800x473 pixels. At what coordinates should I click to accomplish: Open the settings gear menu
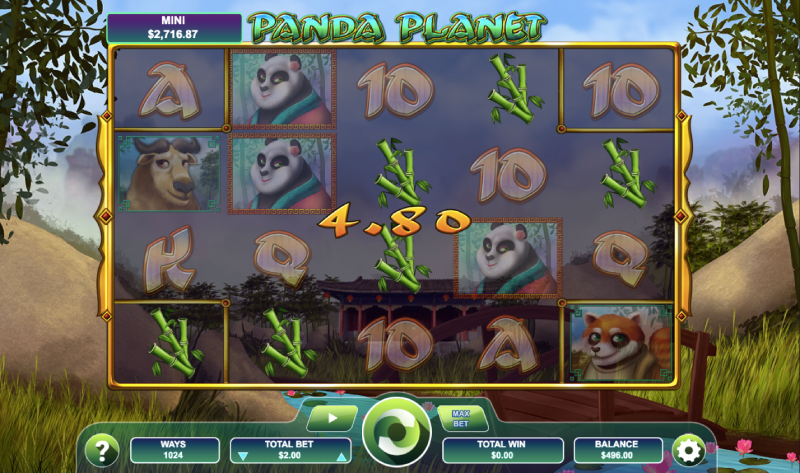(x=687, y=449)
